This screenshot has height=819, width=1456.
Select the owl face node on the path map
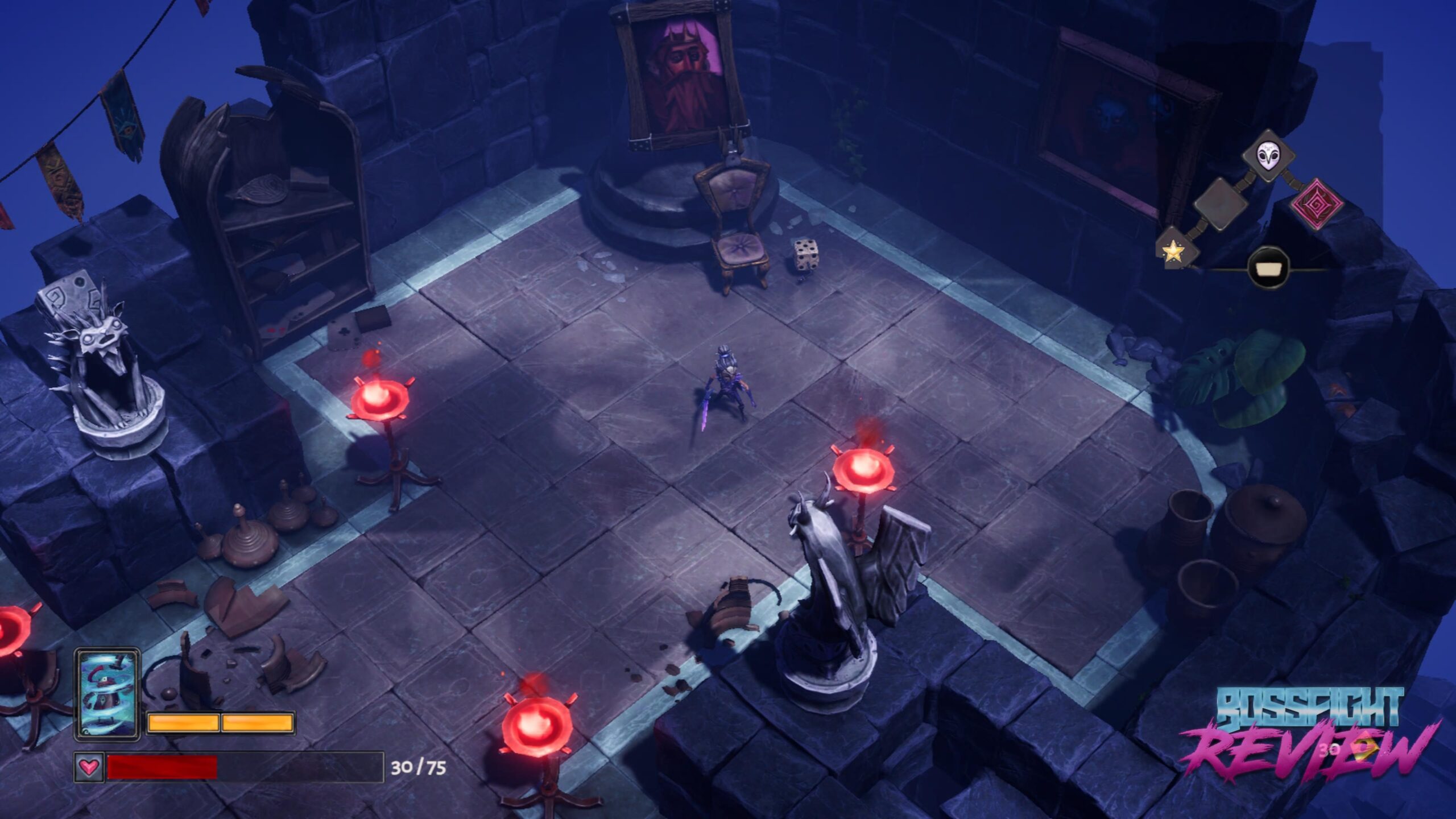(x=1269, y=156)
